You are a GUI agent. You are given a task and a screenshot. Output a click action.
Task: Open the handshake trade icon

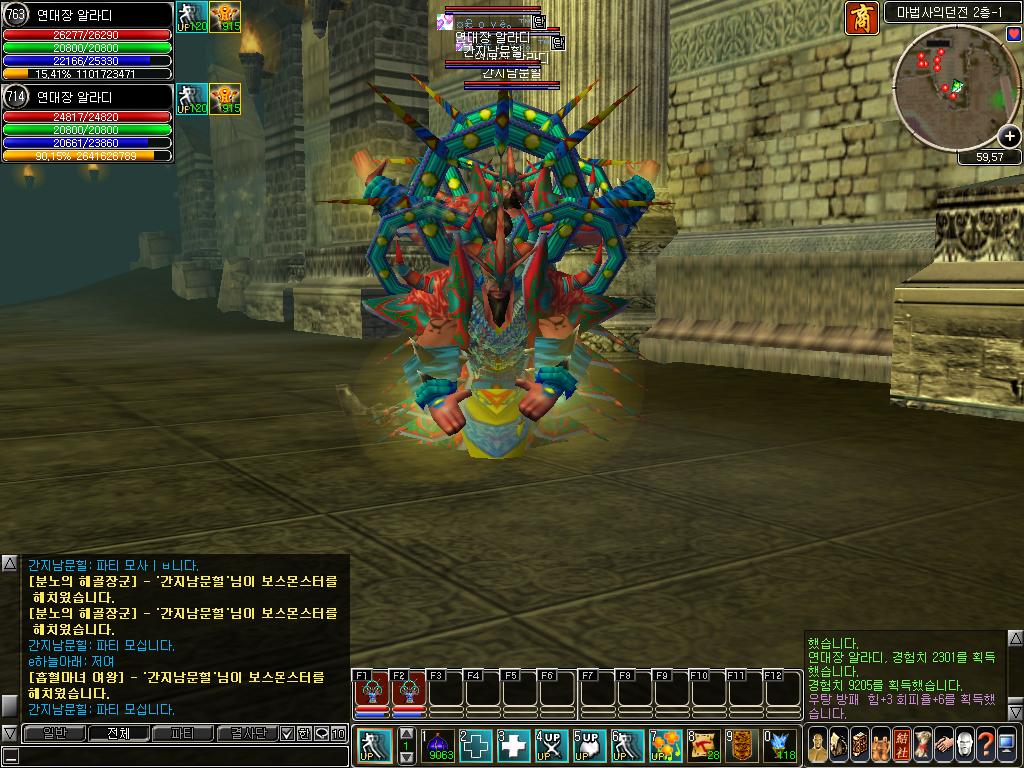coord(941,744)
